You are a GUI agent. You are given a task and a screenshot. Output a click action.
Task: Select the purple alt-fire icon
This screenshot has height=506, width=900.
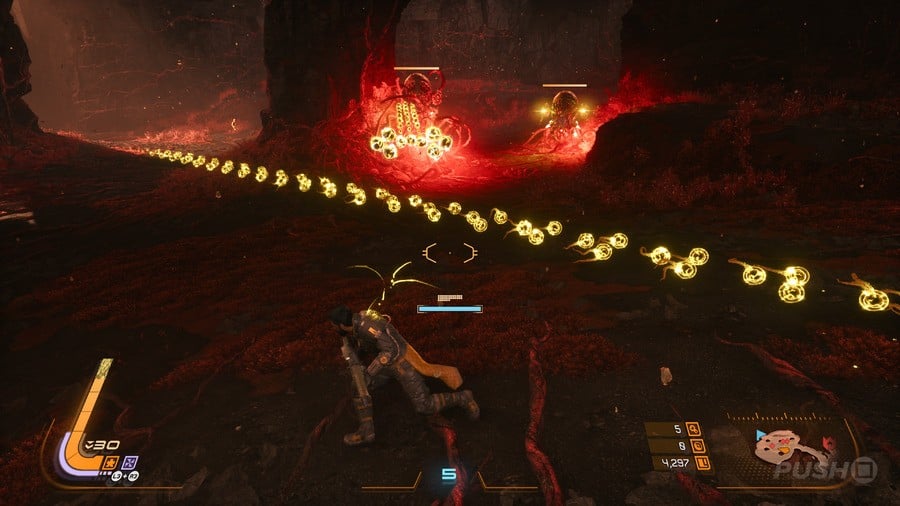click(130, 462)
